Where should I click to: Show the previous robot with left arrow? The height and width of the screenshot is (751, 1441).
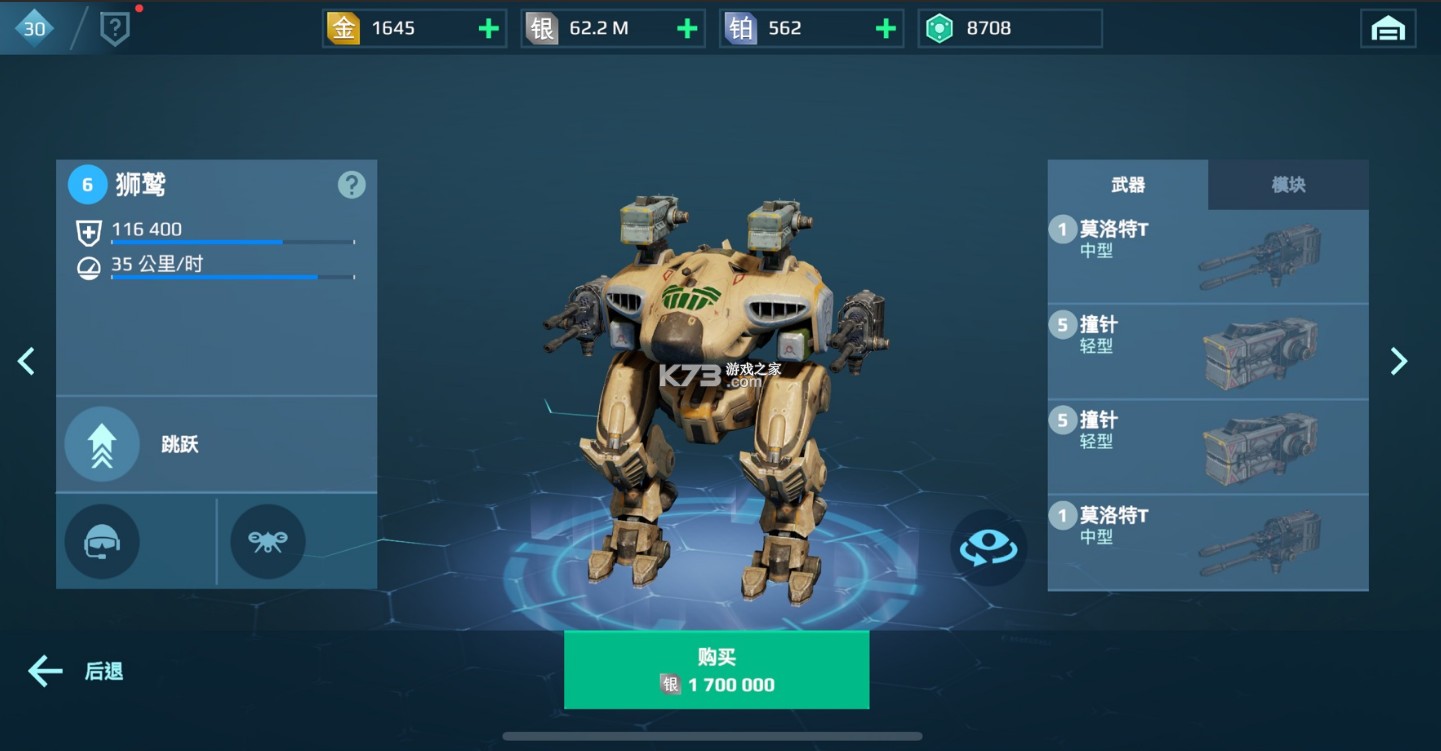[27, 361]
